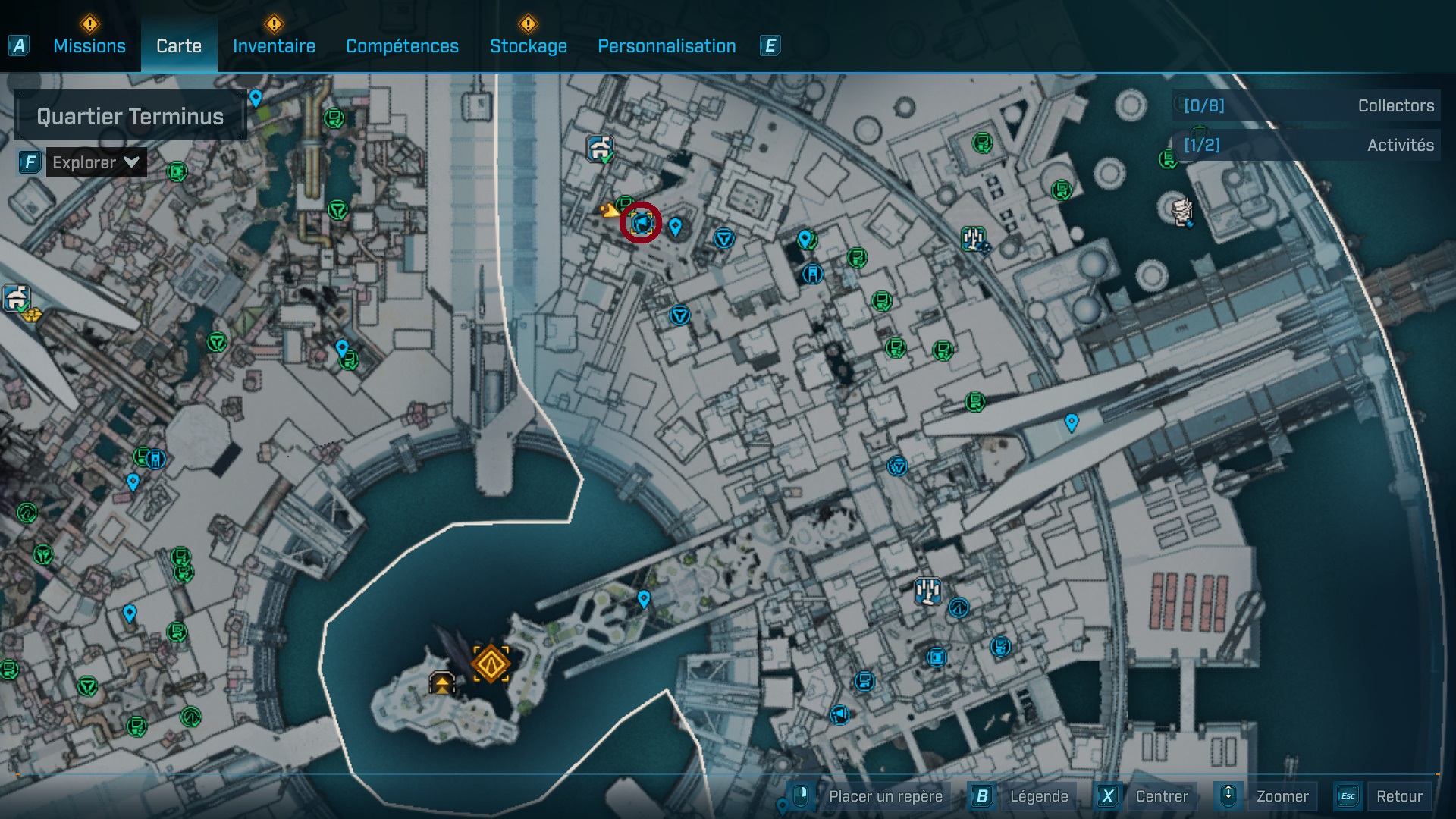Screen dimensions: 1456x819
Task: Open the Zoomer scroll control
Action: point(1228,796)
